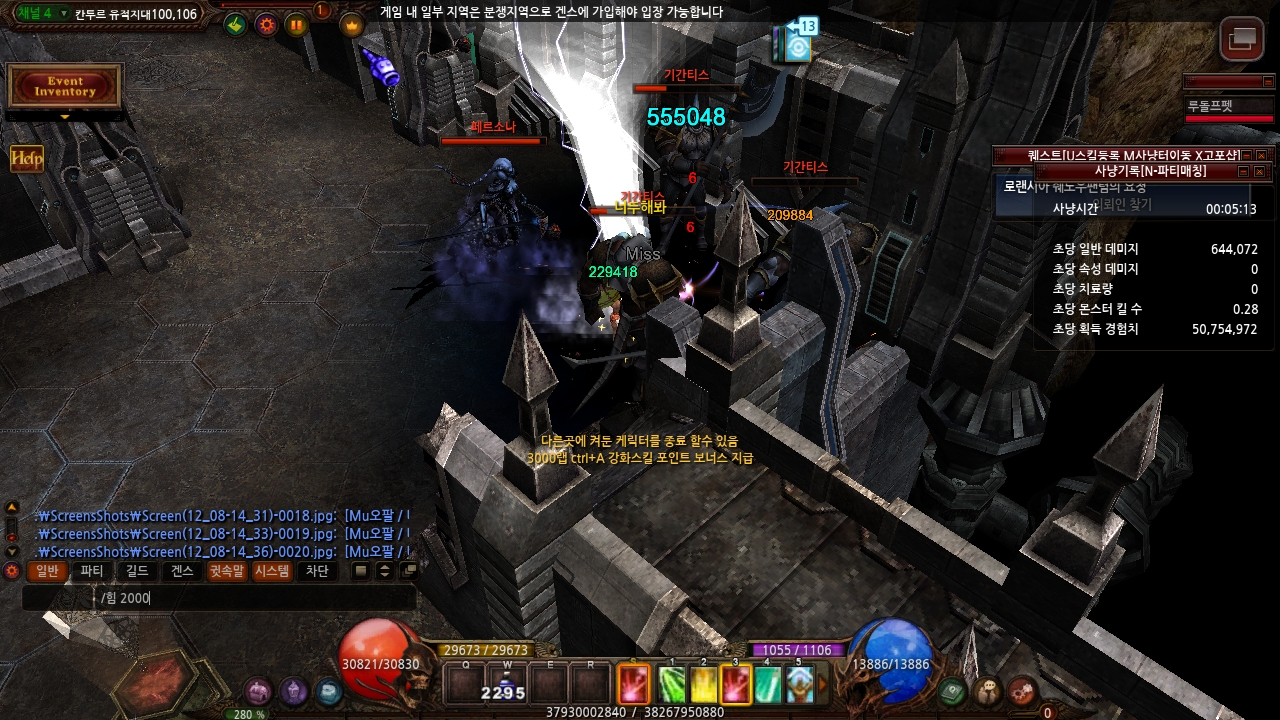Open the Event Inventory button
Viewport: 1280px width, 720px height.
point(65,87)
